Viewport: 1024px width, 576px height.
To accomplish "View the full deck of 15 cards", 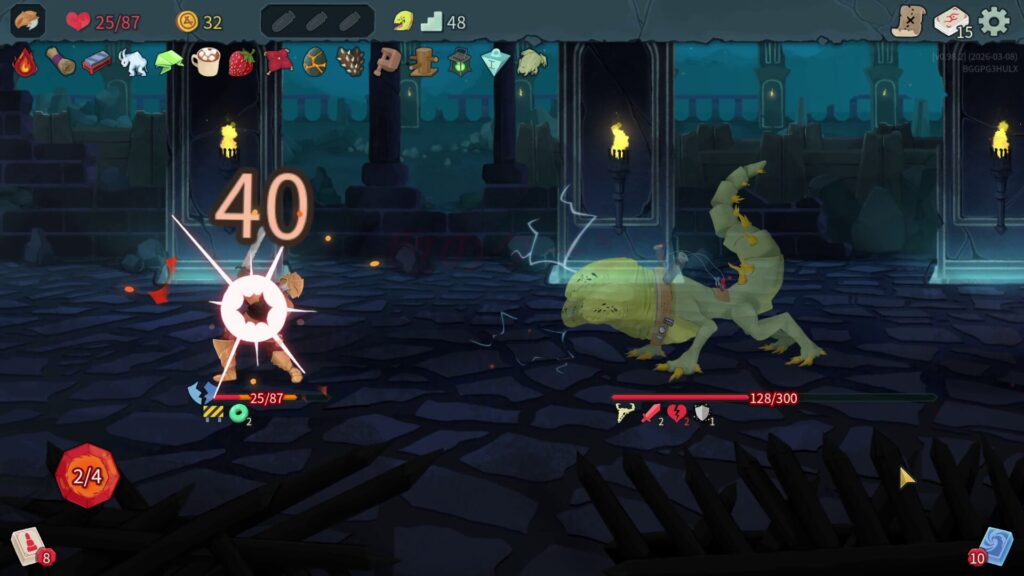I will [951, 21].
